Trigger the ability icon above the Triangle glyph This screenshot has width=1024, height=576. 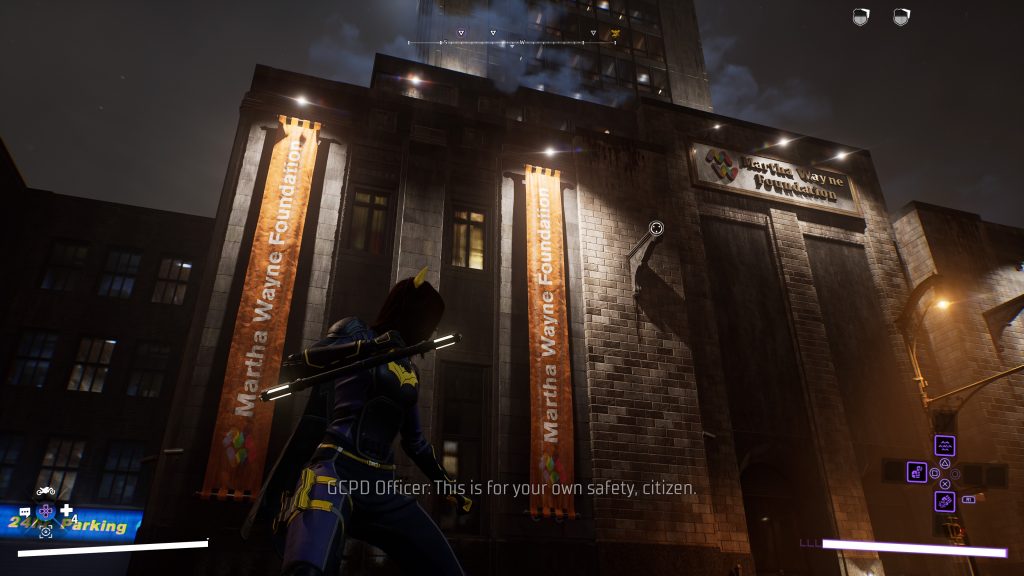pos(944,446)
